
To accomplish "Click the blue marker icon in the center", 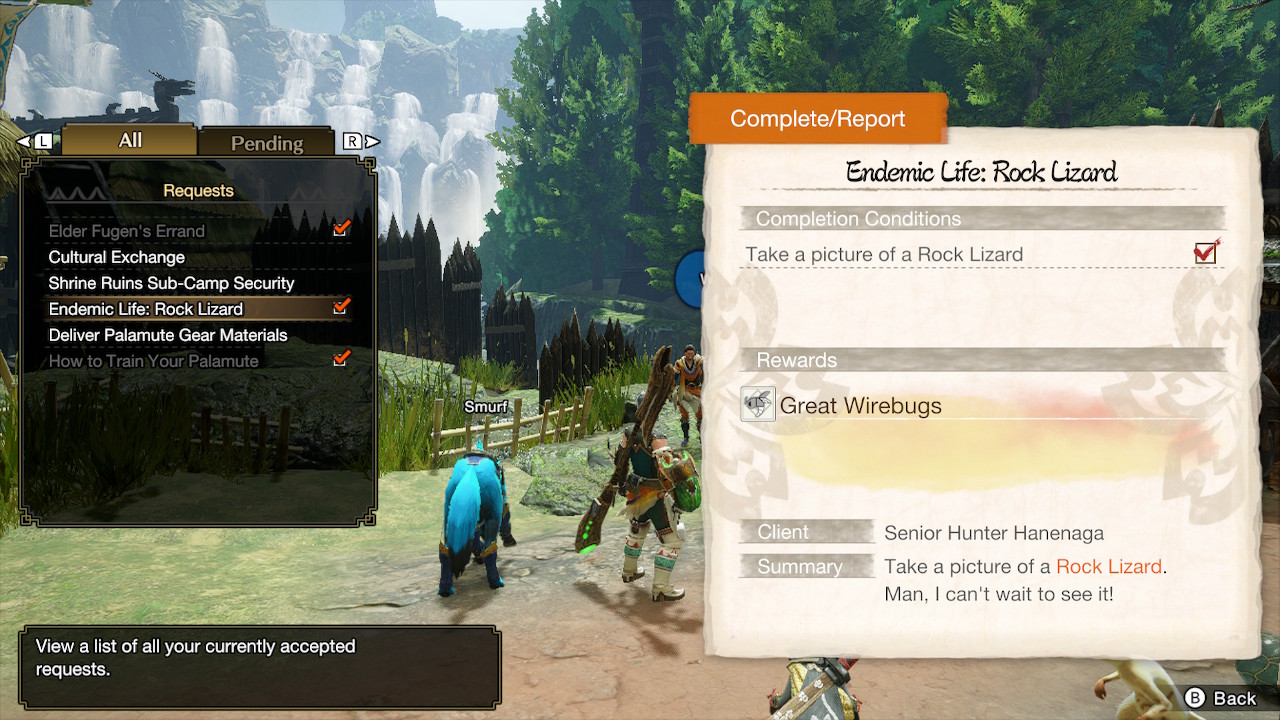I will click(689, 281).
